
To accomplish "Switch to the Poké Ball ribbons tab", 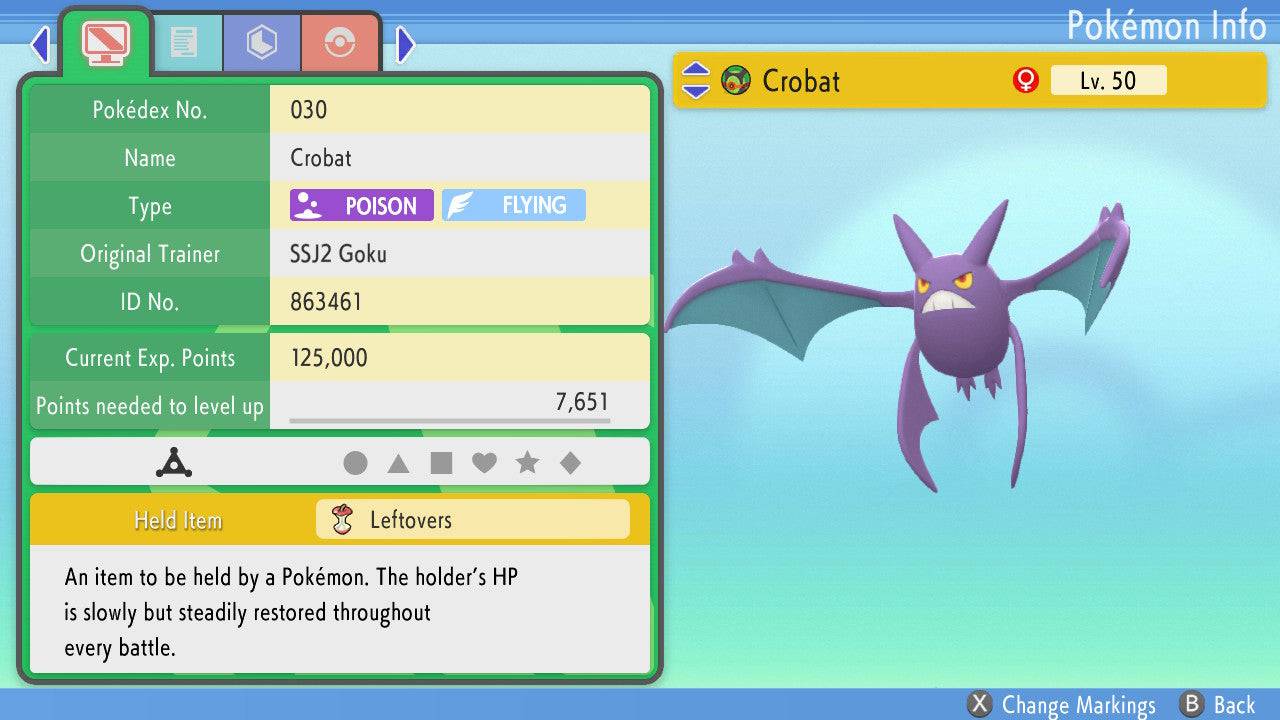I will tap(340, 43).
